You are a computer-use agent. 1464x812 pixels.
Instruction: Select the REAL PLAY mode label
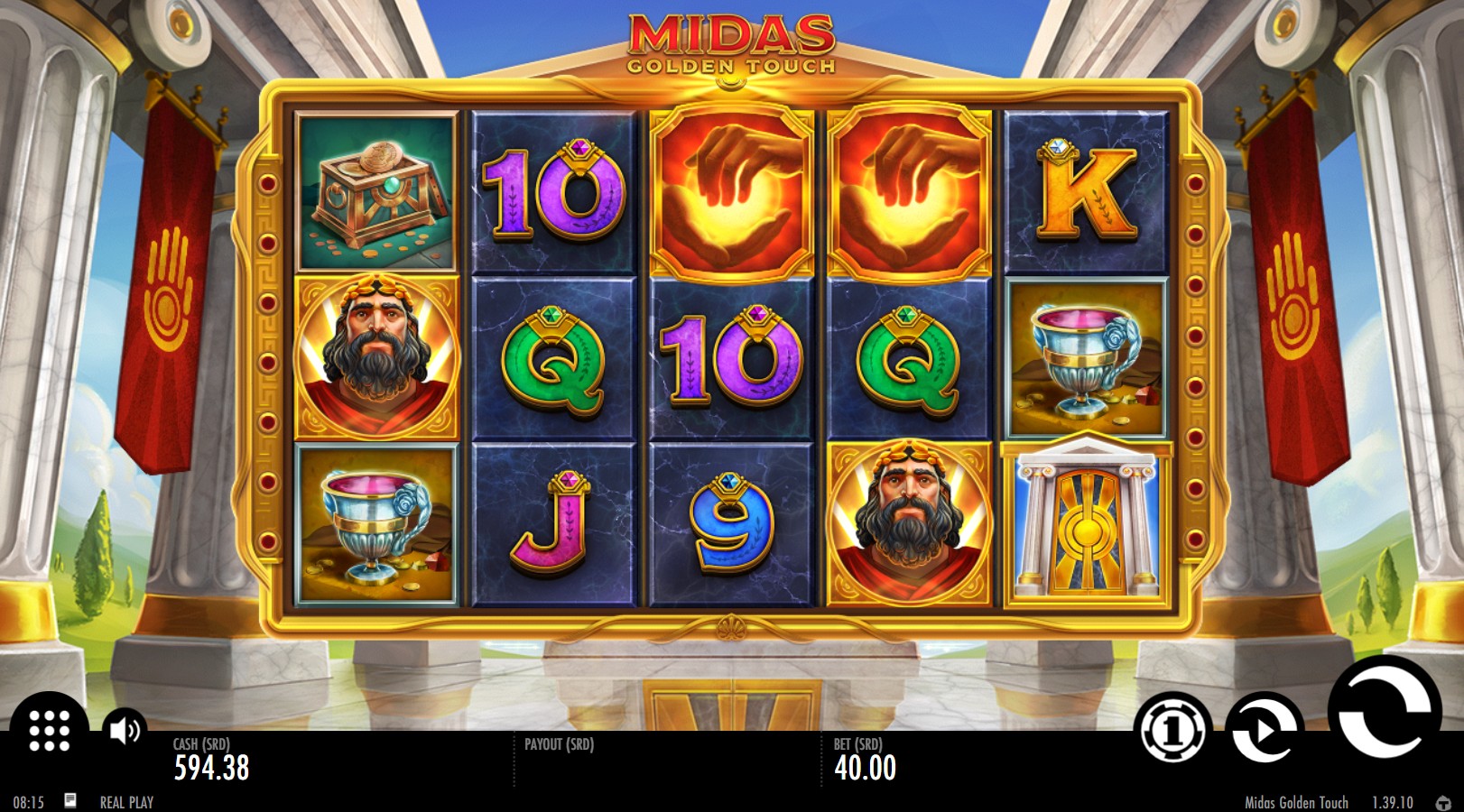coord(127,800)
